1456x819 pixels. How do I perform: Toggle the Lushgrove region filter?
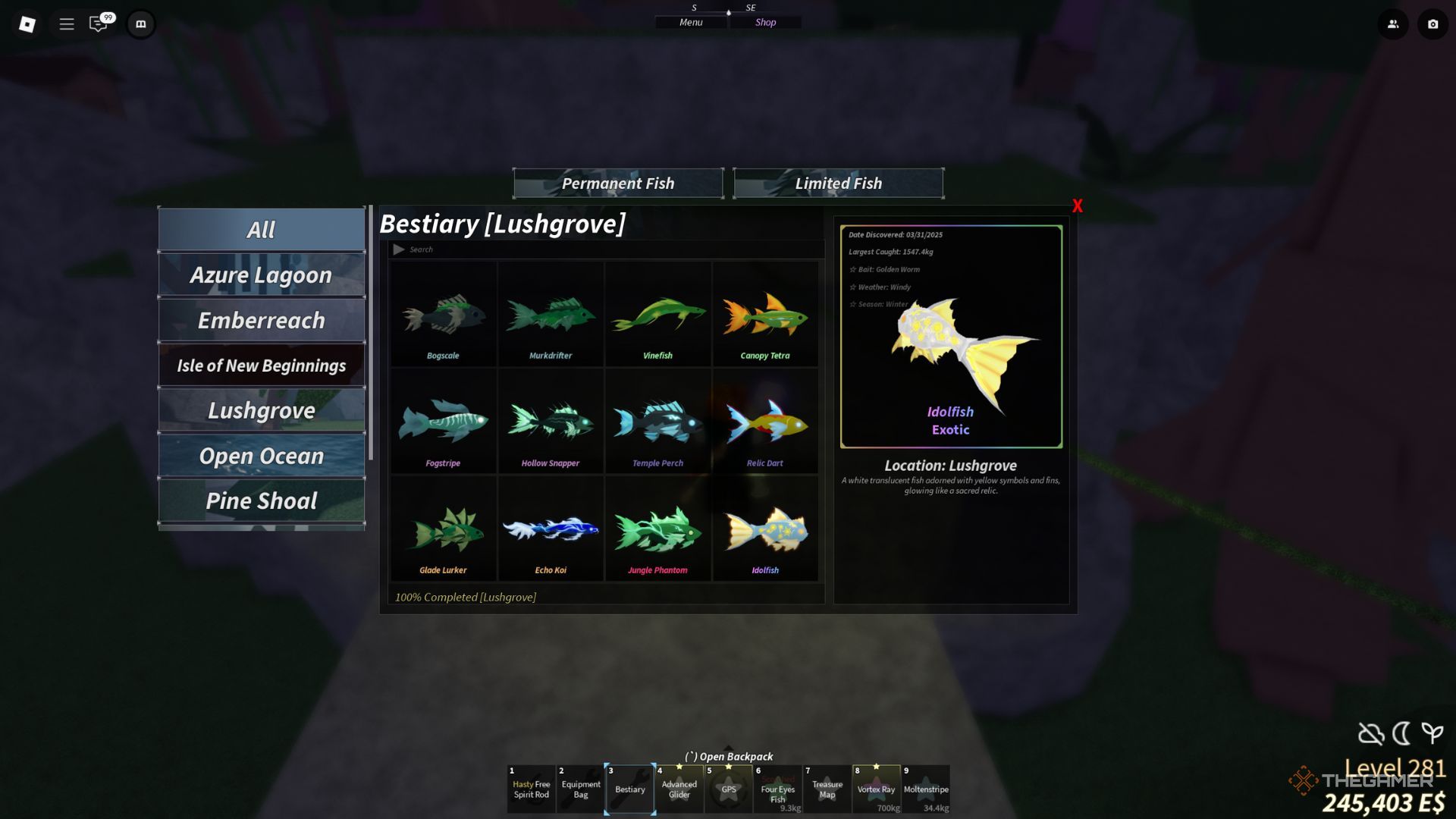(x=261, y=410)
